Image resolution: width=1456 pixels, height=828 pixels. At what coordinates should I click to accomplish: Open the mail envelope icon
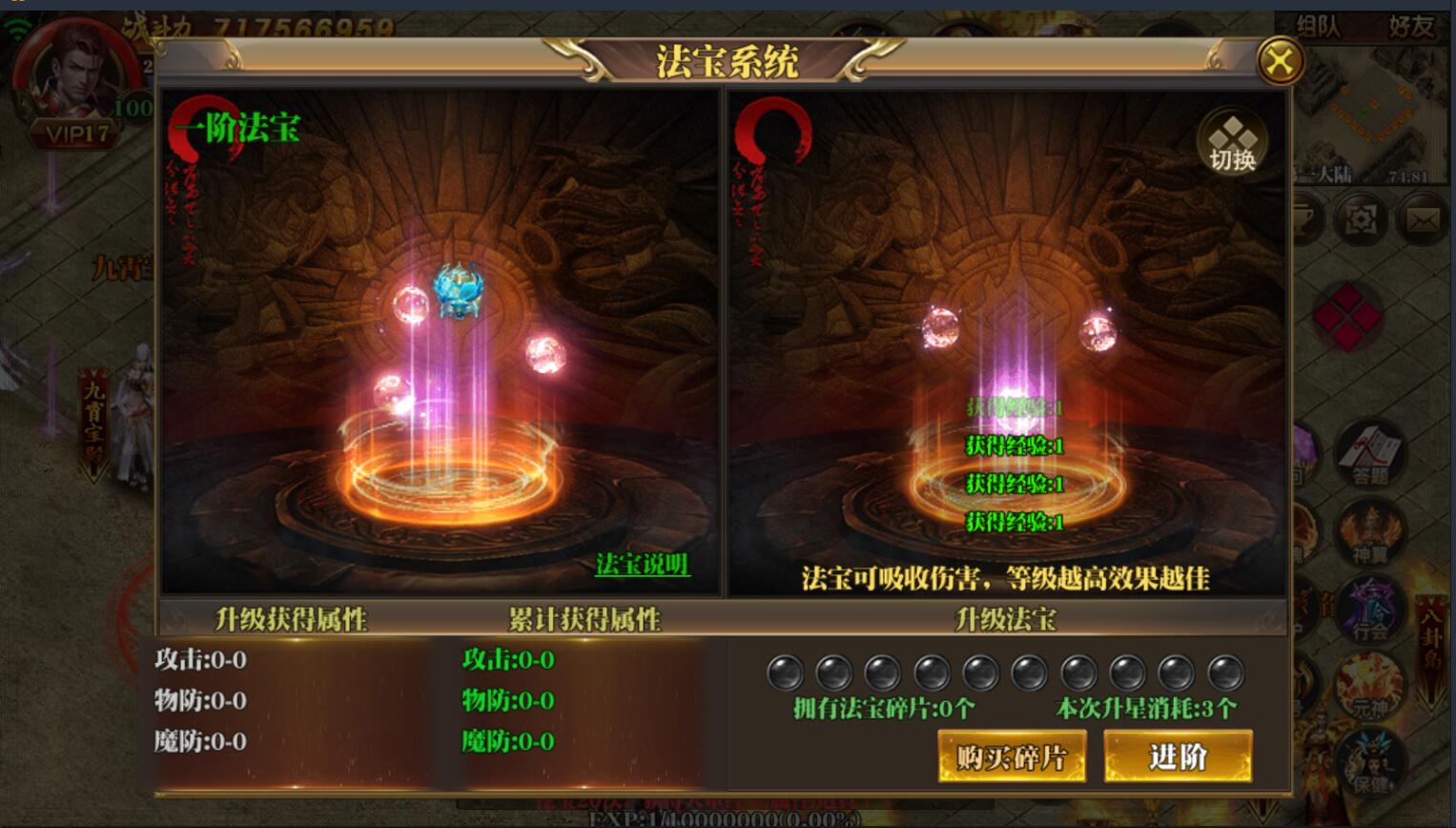point(1423,220)
